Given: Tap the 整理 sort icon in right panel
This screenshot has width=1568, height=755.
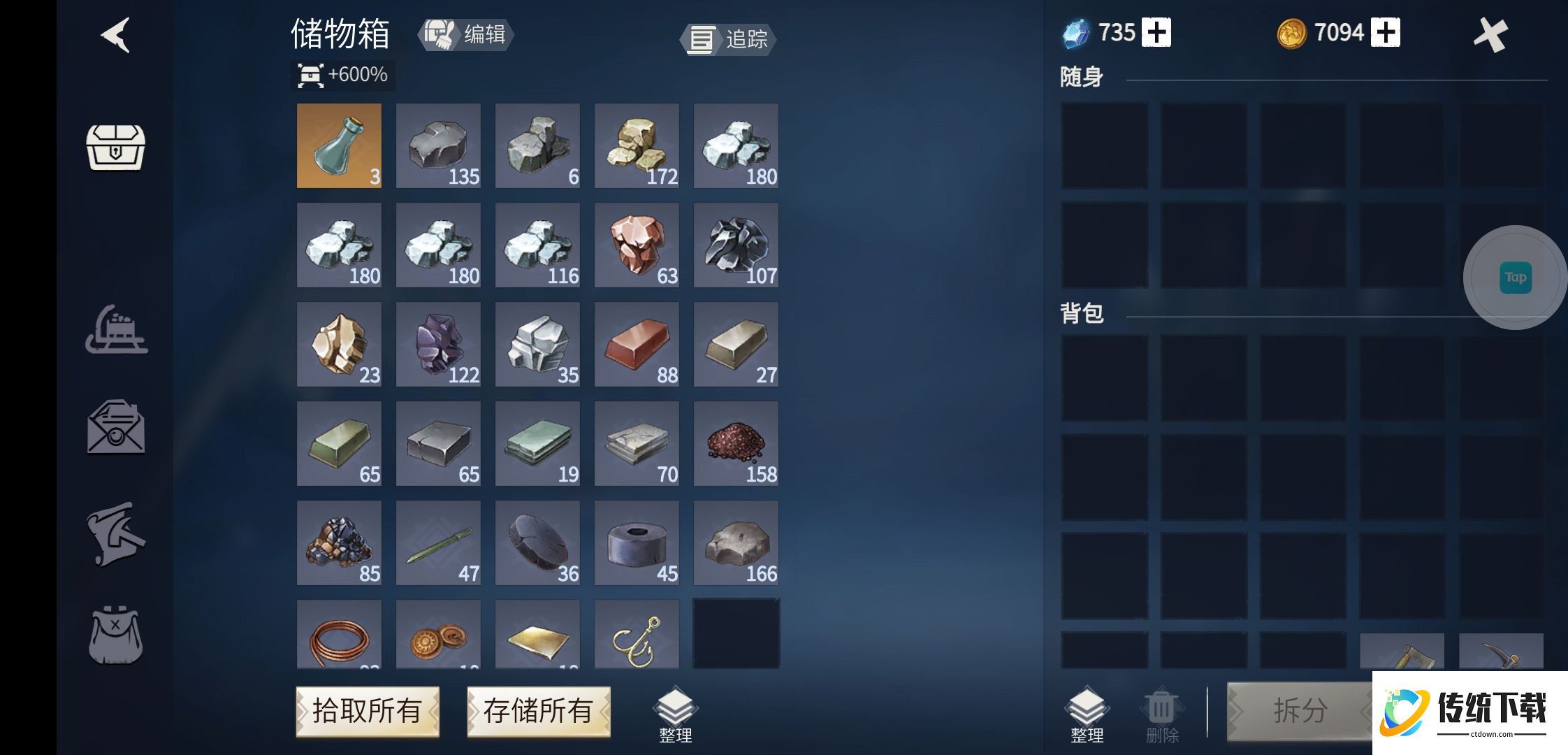Looking at the screenshot, I should [1084, 710].
